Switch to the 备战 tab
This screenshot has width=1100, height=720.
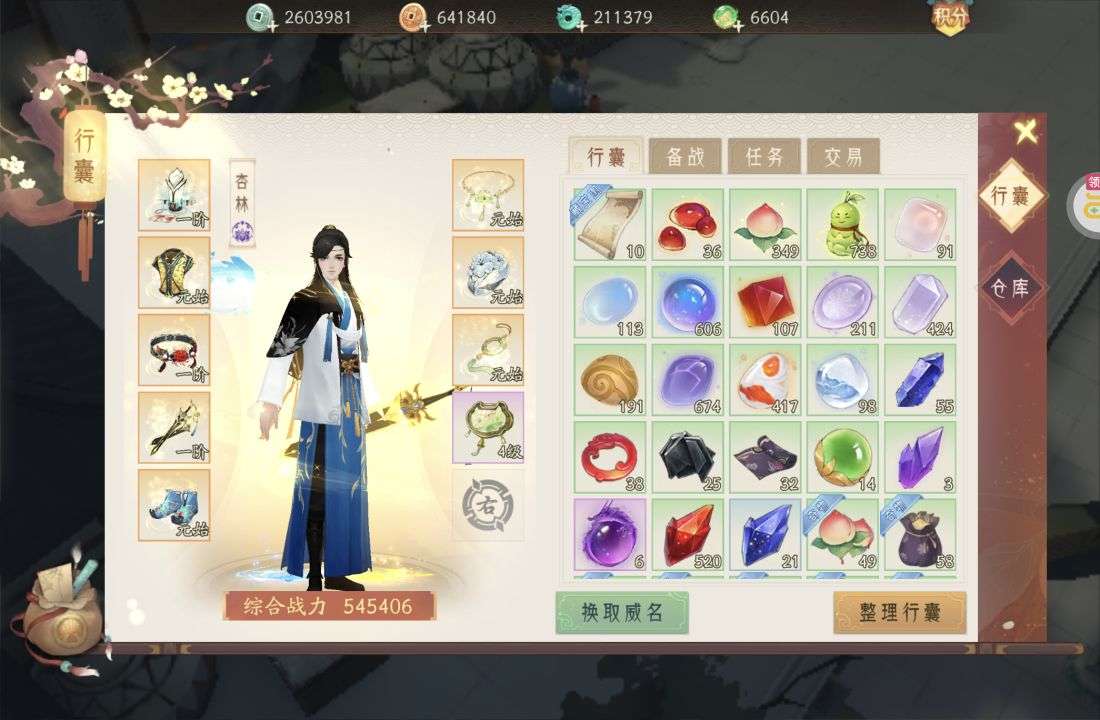tap(685, 156)
